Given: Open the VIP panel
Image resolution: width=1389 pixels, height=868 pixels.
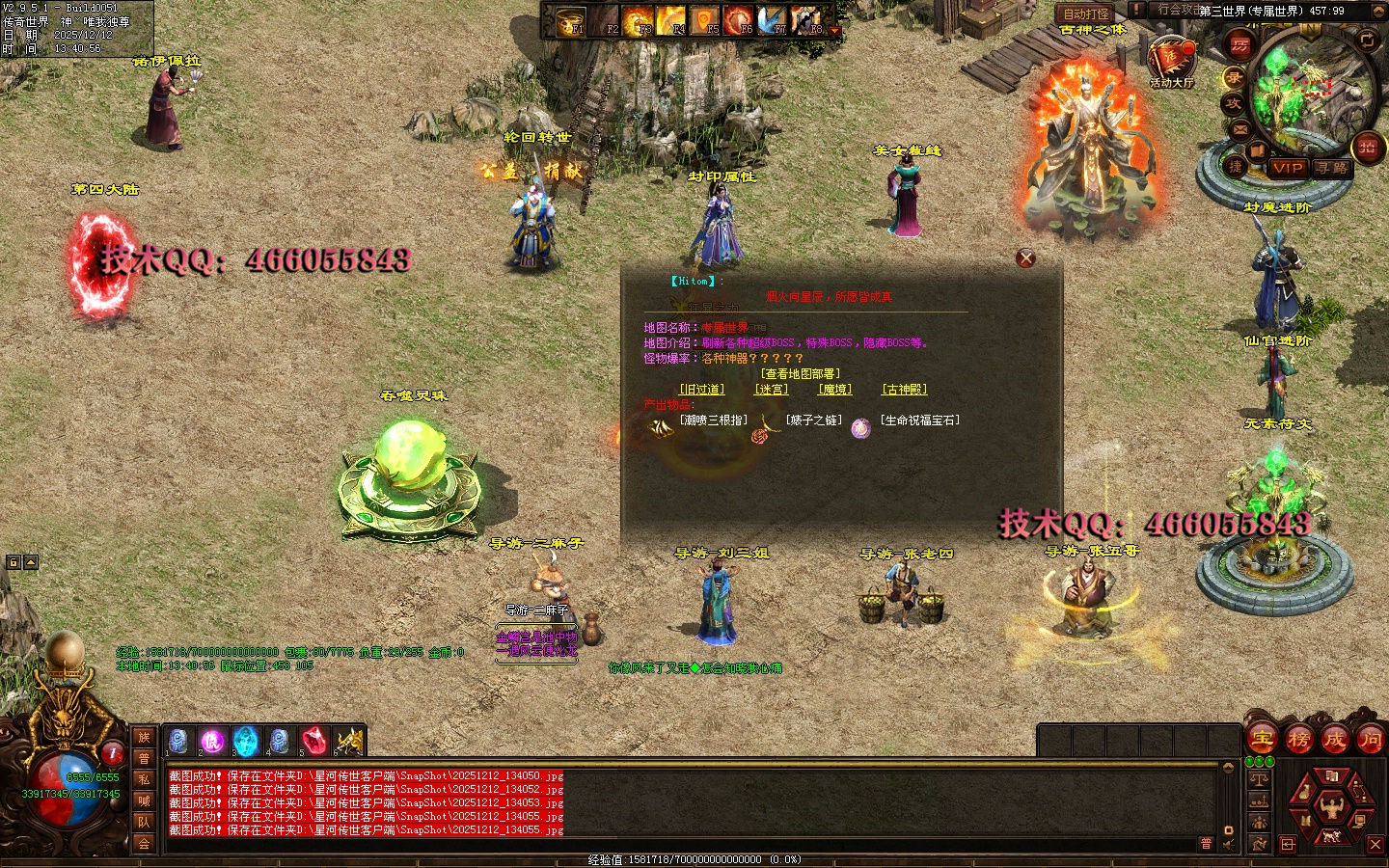Looking at the screenshot, I should click(1288, 168).
